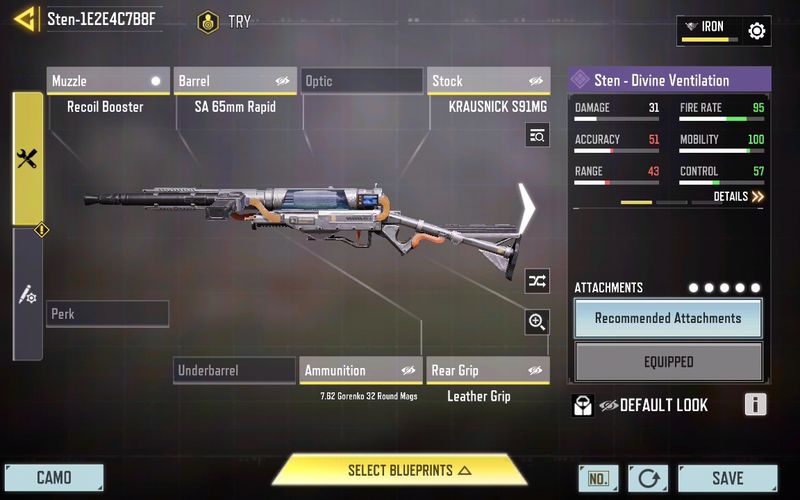Select the Barrel attachment slot

[x=235, y=81]
